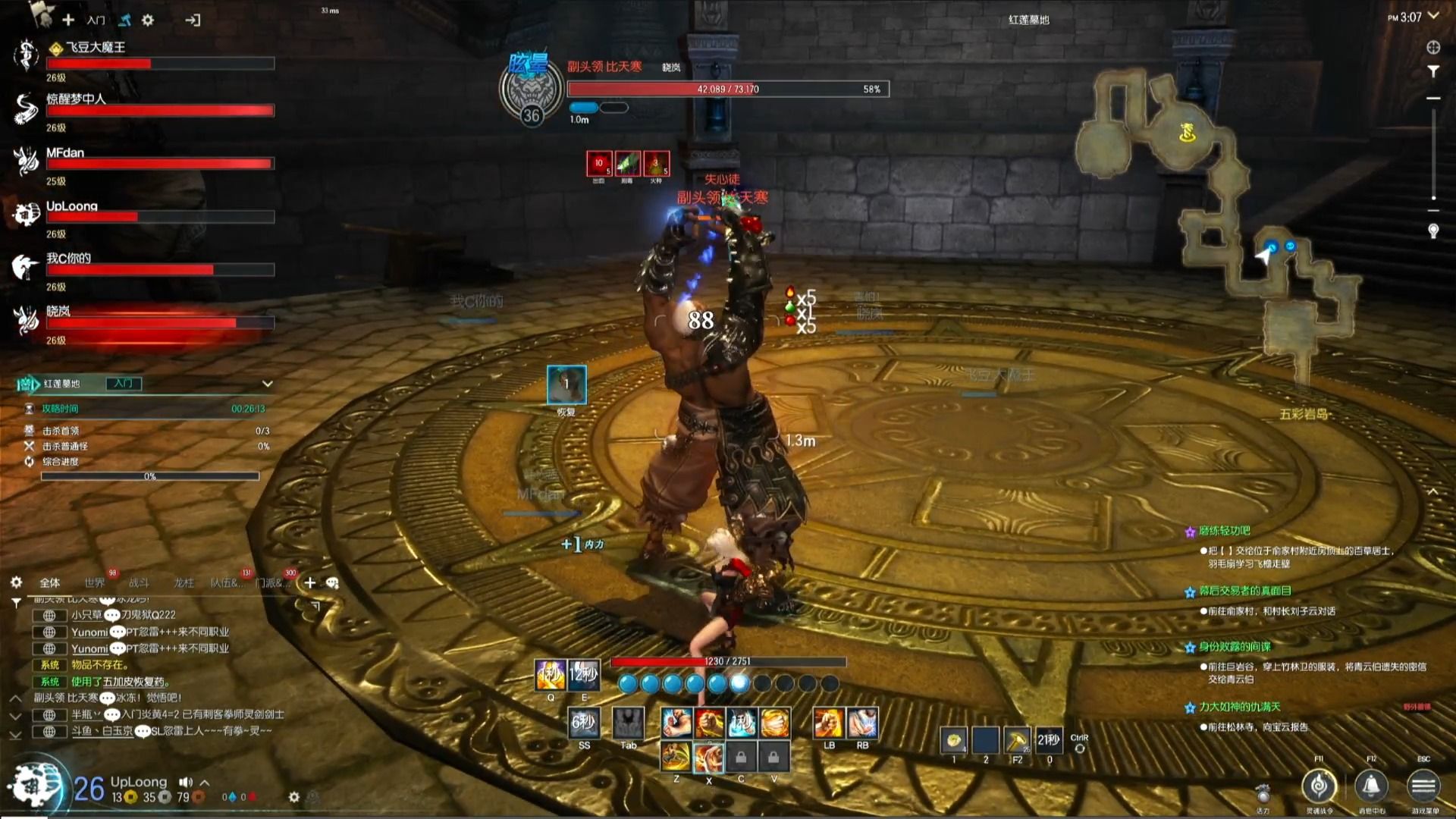This screenshot has width=1456, height=819.
Task: Open the 游戏菜单 game menu button
Action: (1423, 786)
